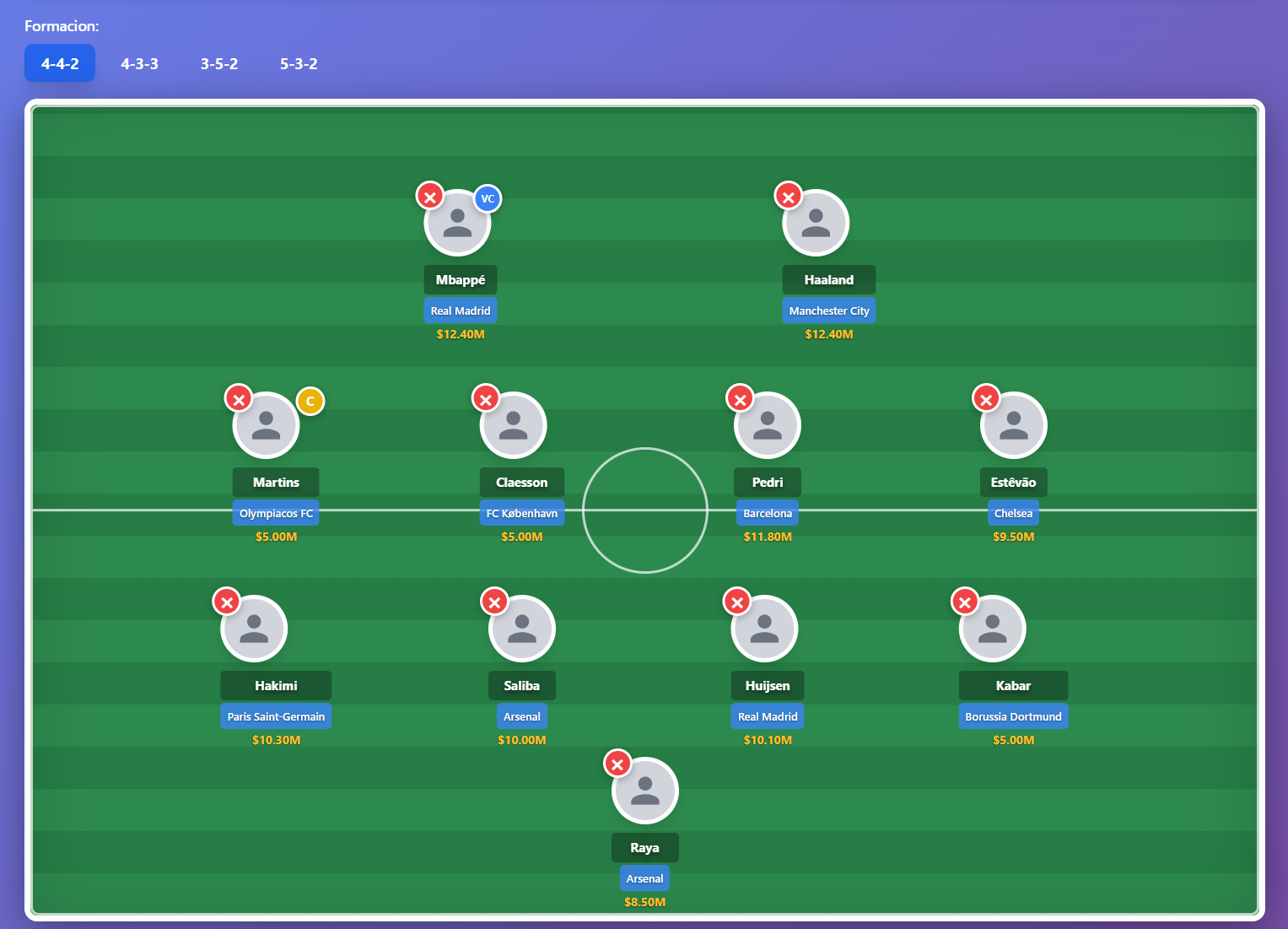Click the captain badge on Martins
1288x929 pixels.
tap(310, 401)
